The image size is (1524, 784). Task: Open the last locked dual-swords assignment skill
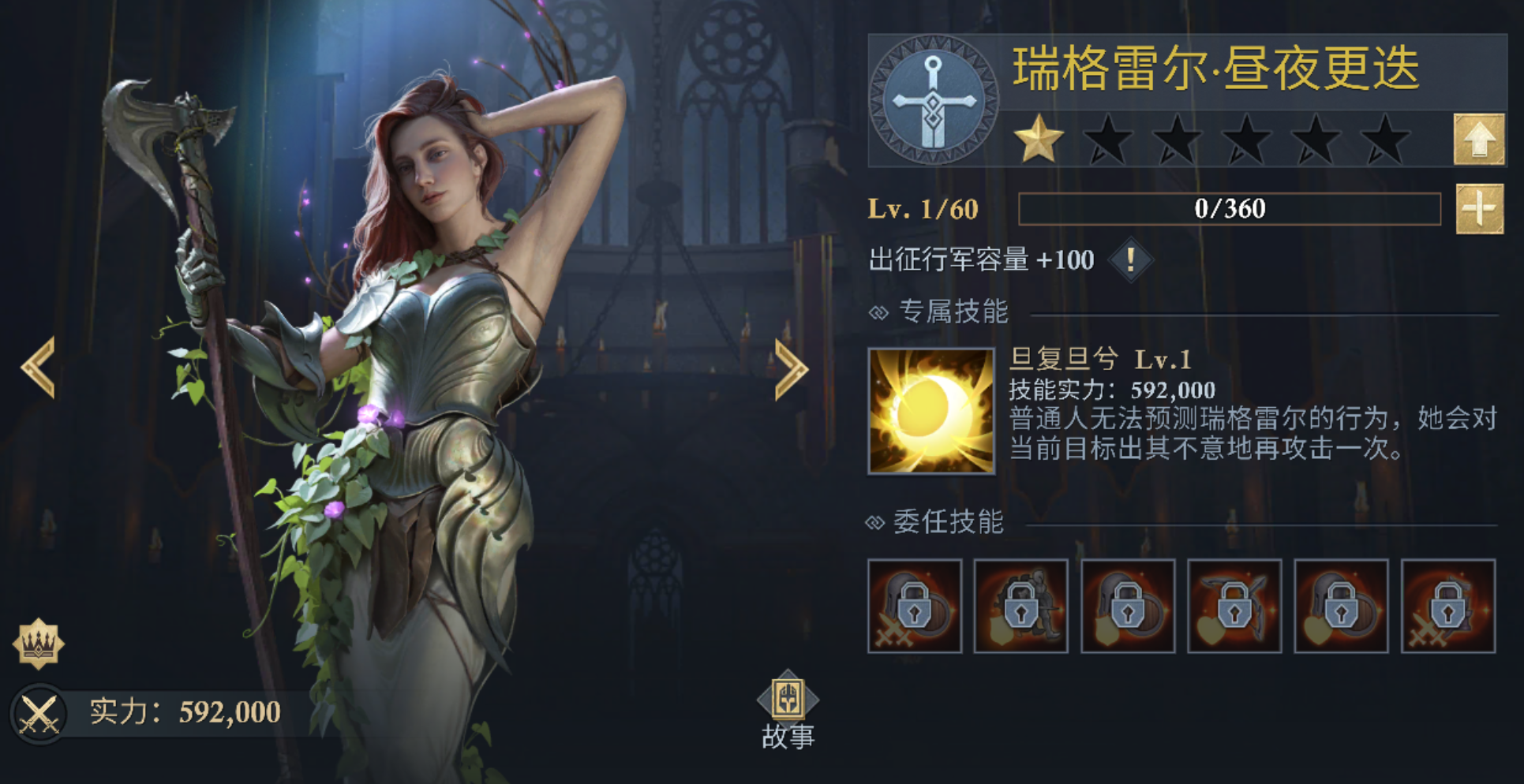tap(1448, 607)
